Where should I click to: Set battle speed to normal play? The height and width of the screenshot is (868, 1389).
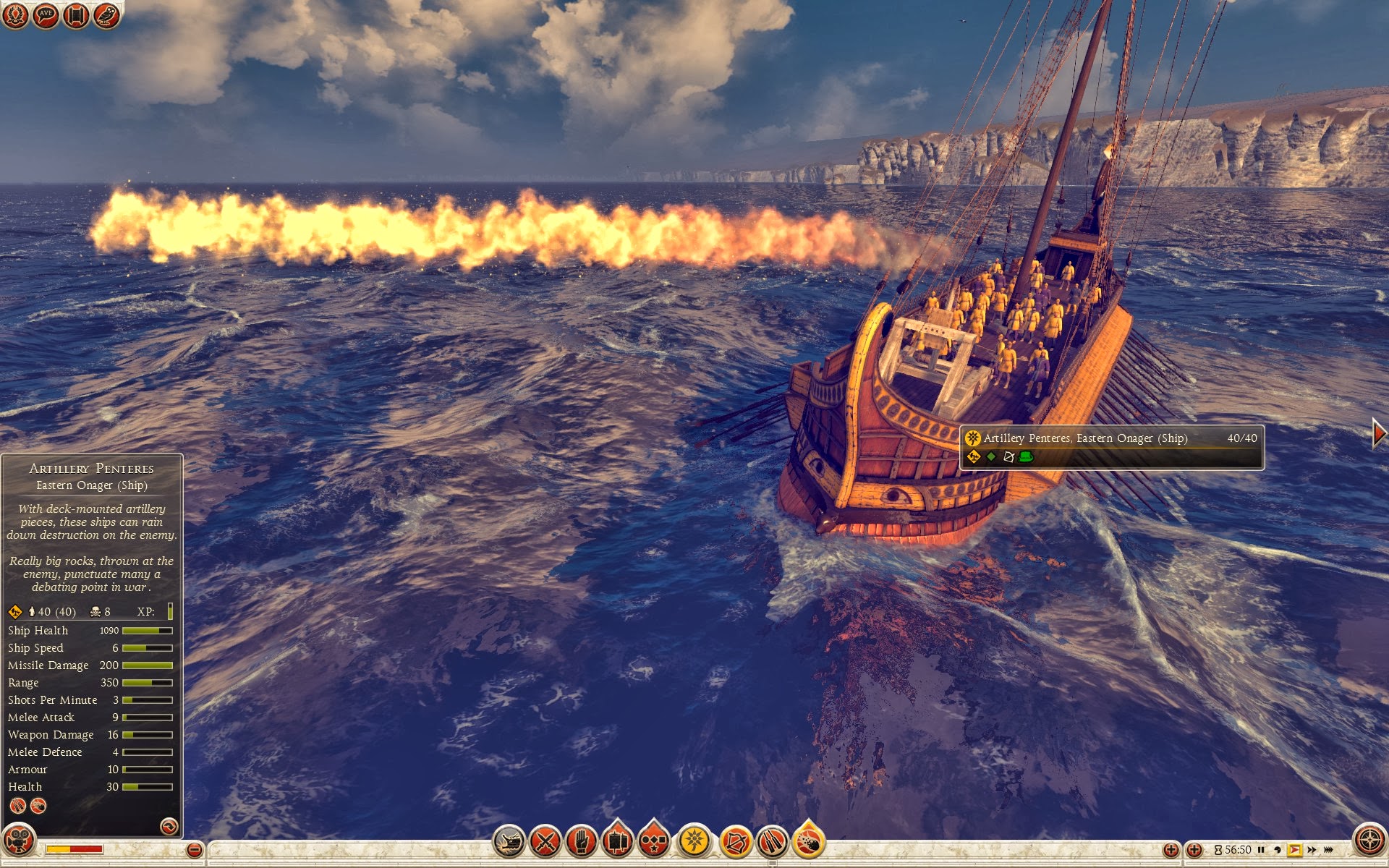1294,850
